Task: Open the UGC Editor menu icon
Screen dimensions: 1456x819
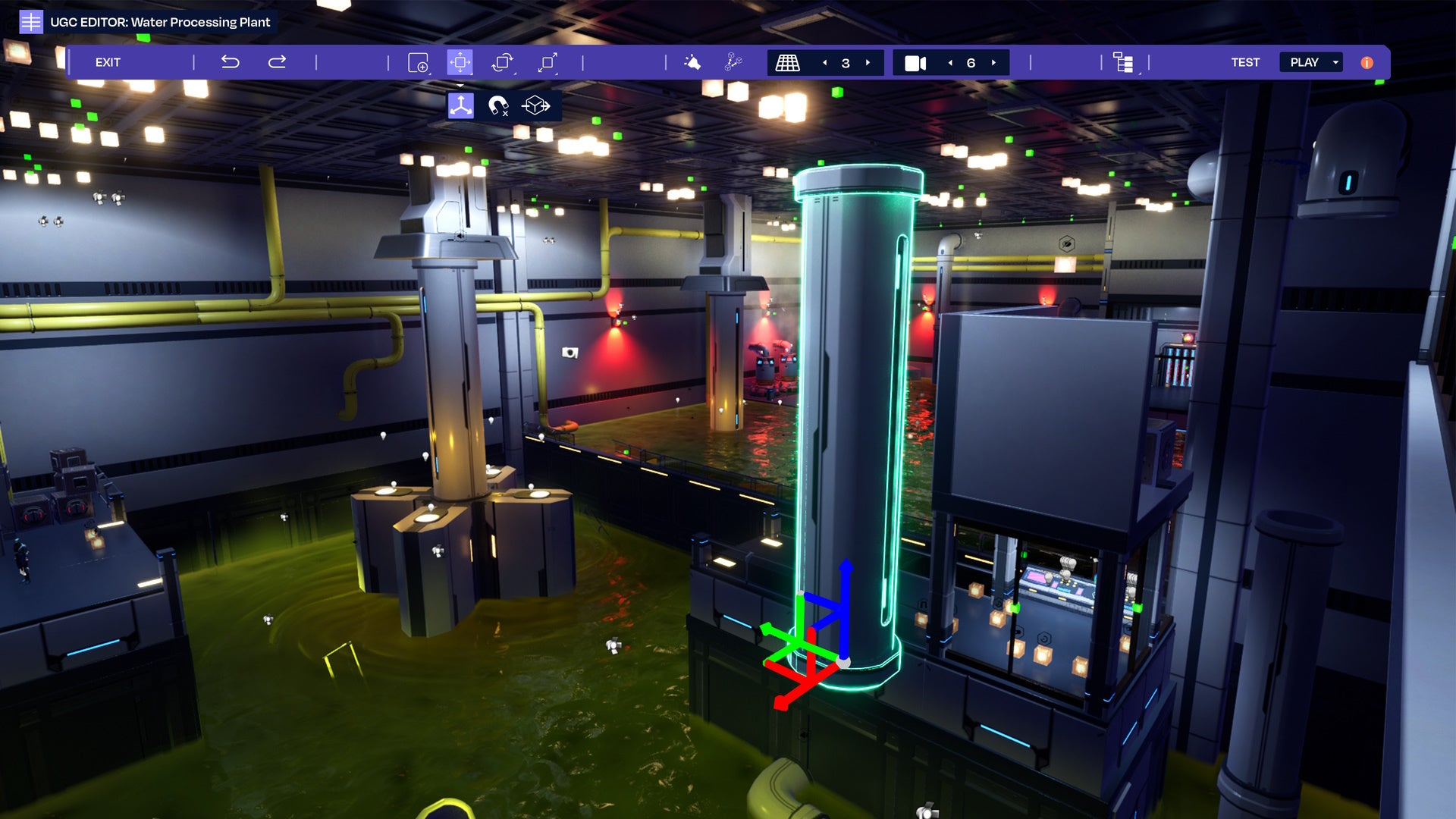Action: tap(30, 22)
